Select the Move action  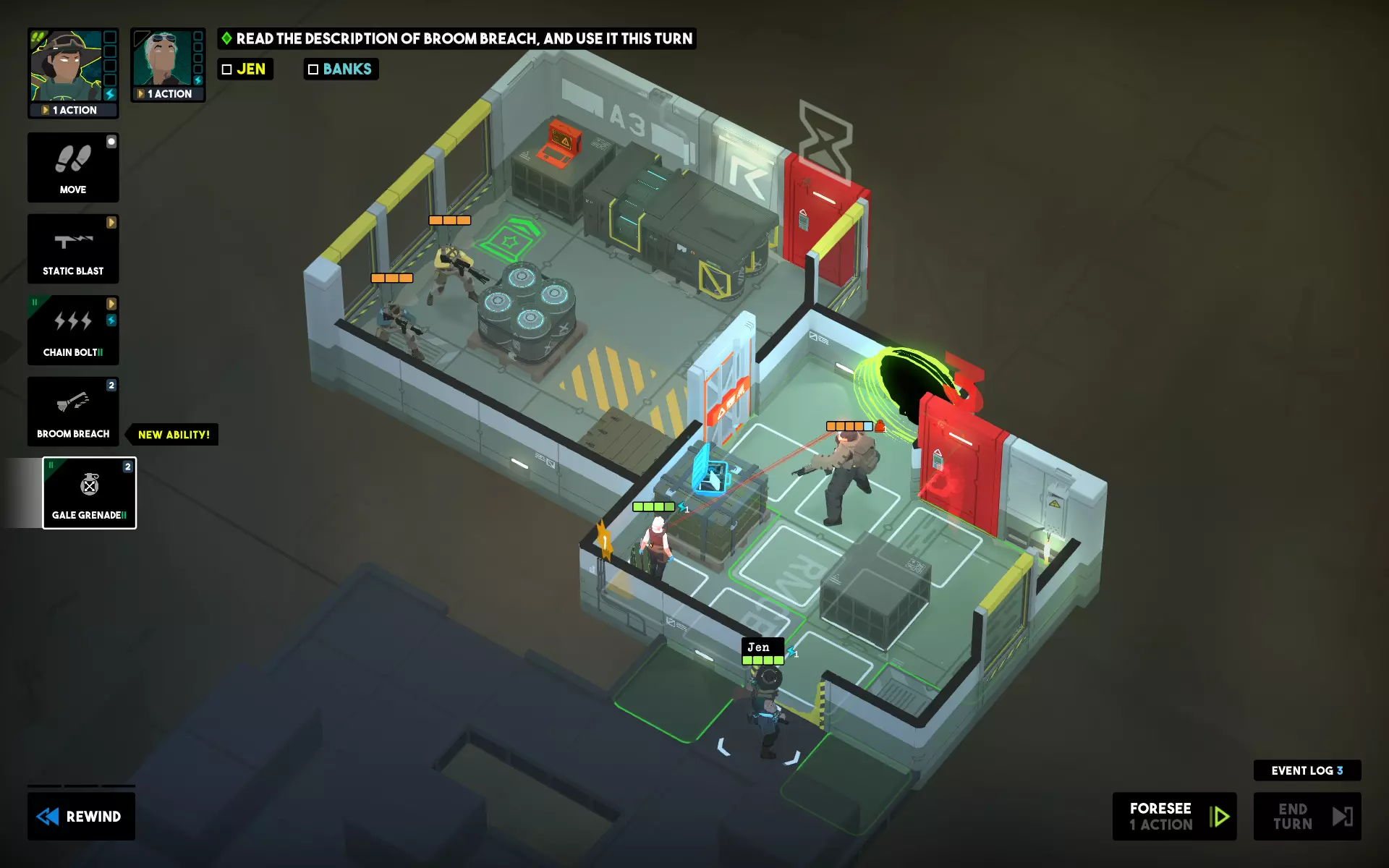pyautogui.click(x=73, y=168)
